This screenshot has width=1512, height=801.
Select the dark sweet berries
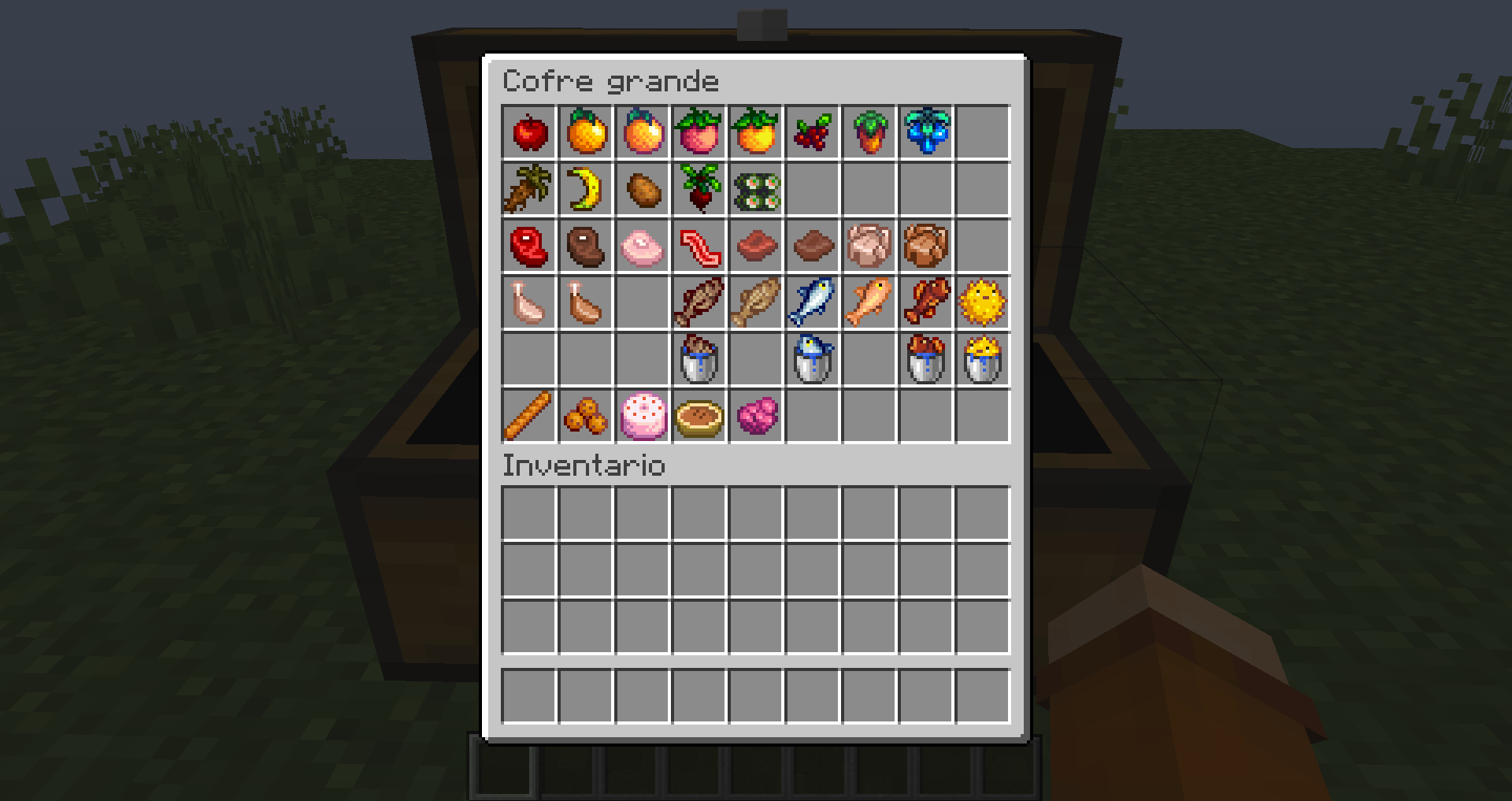[x=813, y=132]
